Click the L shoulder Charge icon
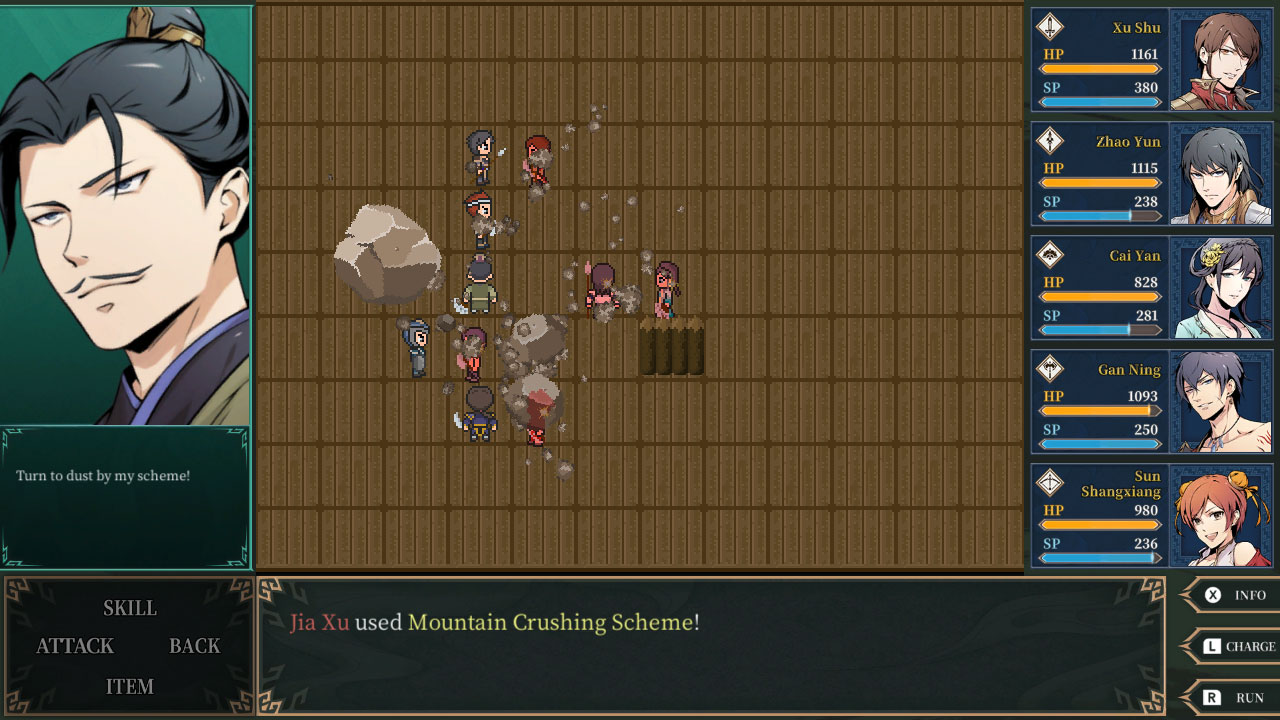 click(x=1212, y=646)
